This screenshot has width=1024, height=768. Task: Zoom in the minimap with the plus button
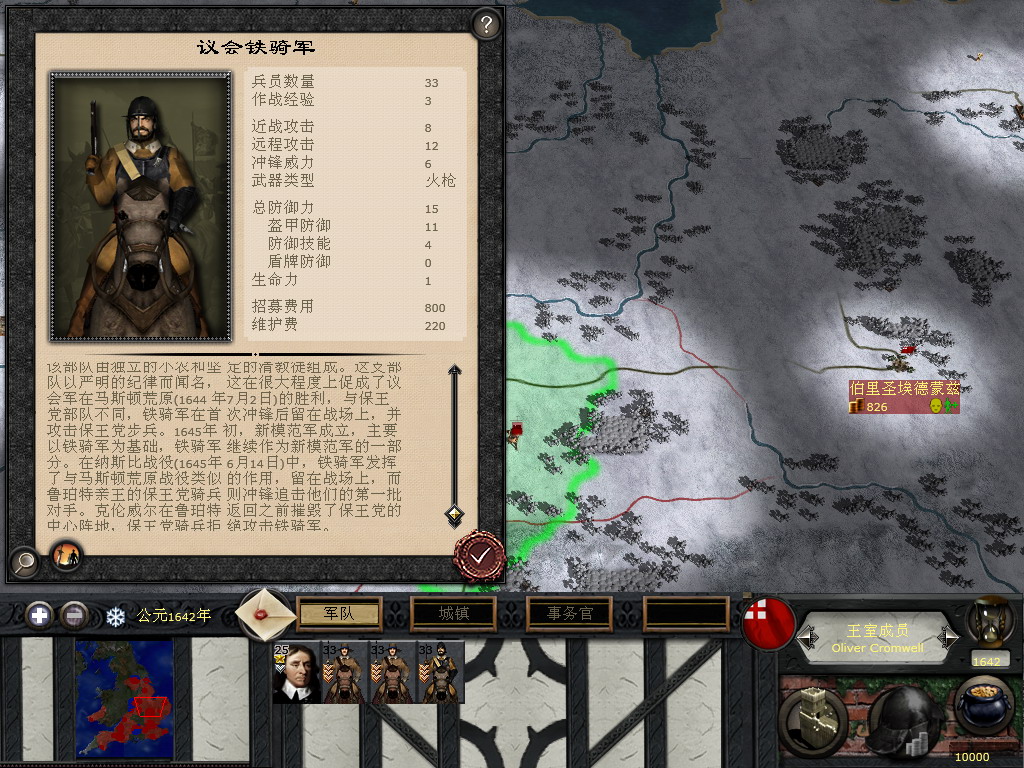pos(39,615)
